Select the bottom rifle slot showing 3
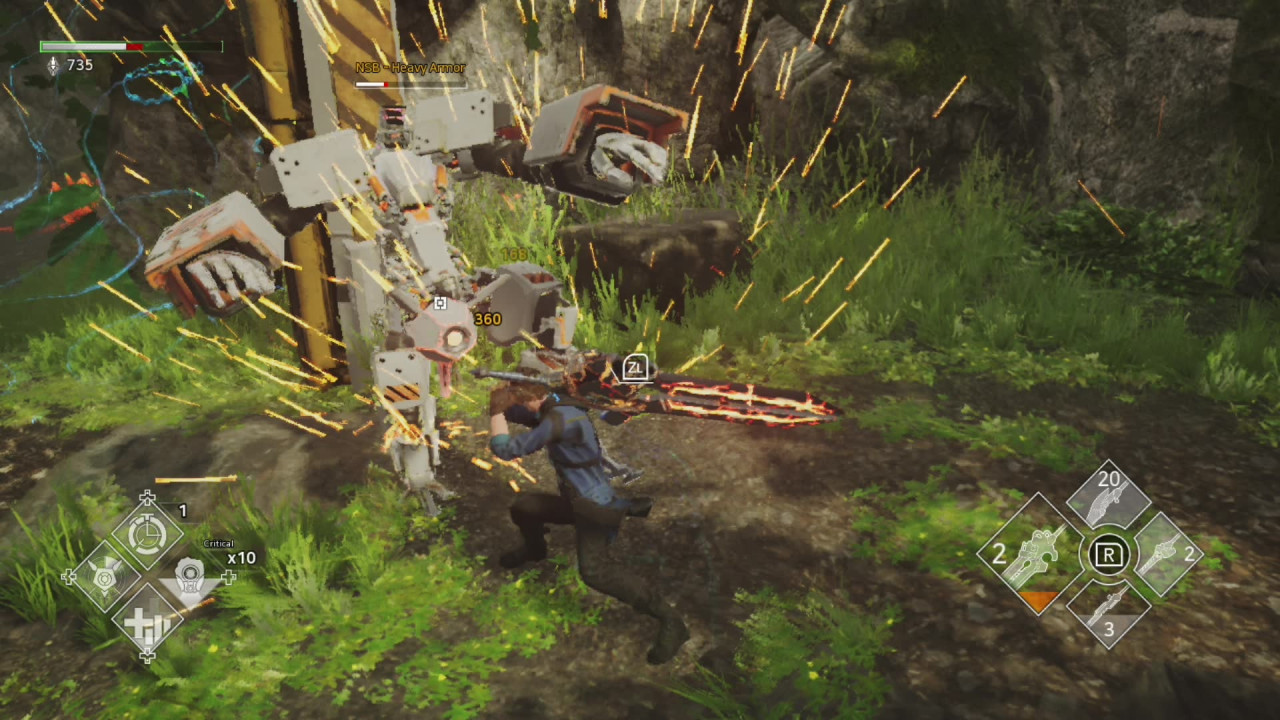Image resolution: width=1280 pixels, height=720 pixels. pos(1110,610)
